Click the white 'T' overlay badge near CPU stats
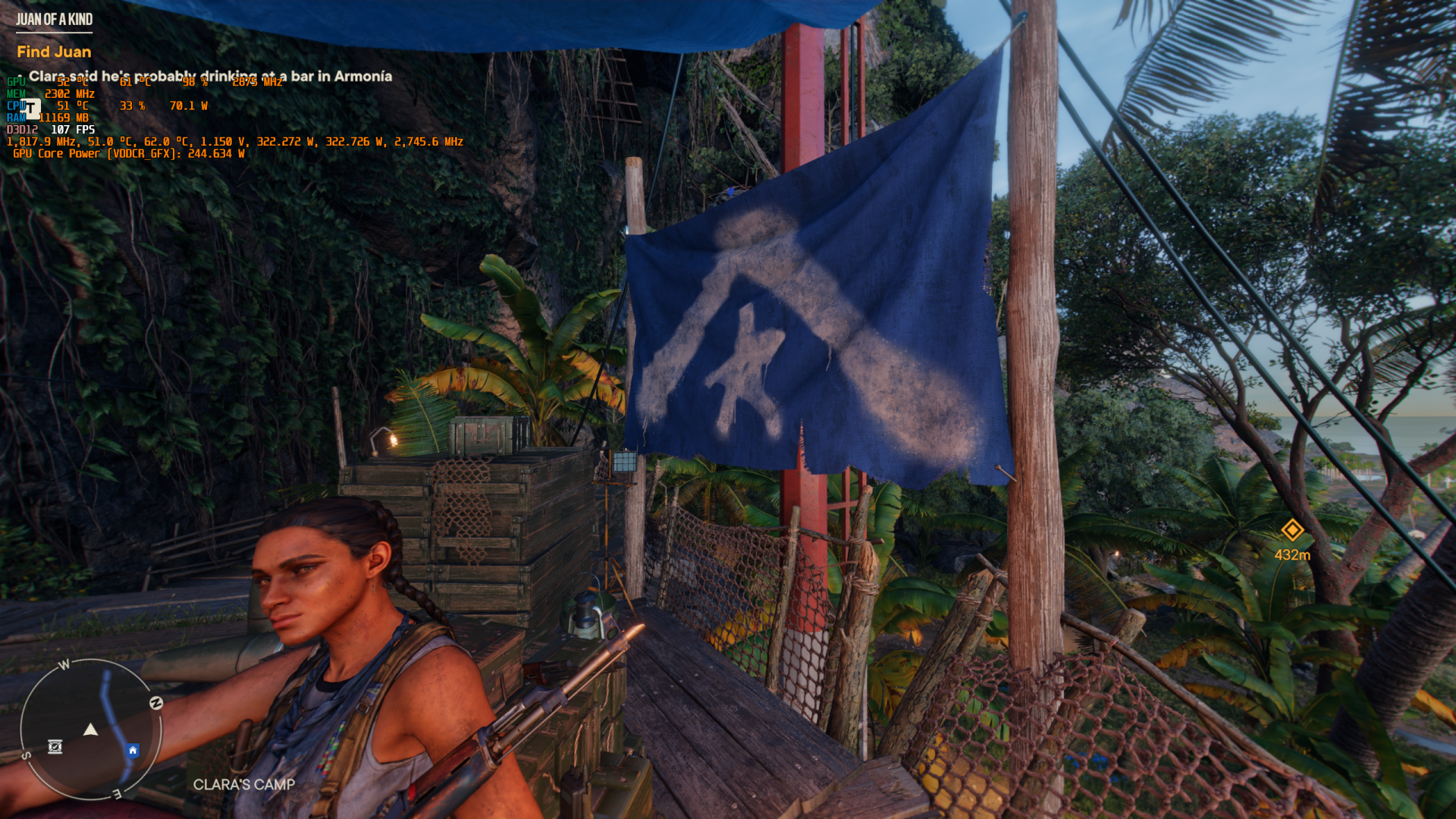This screenshot has width=1456, height=819. tap(30, 108)
